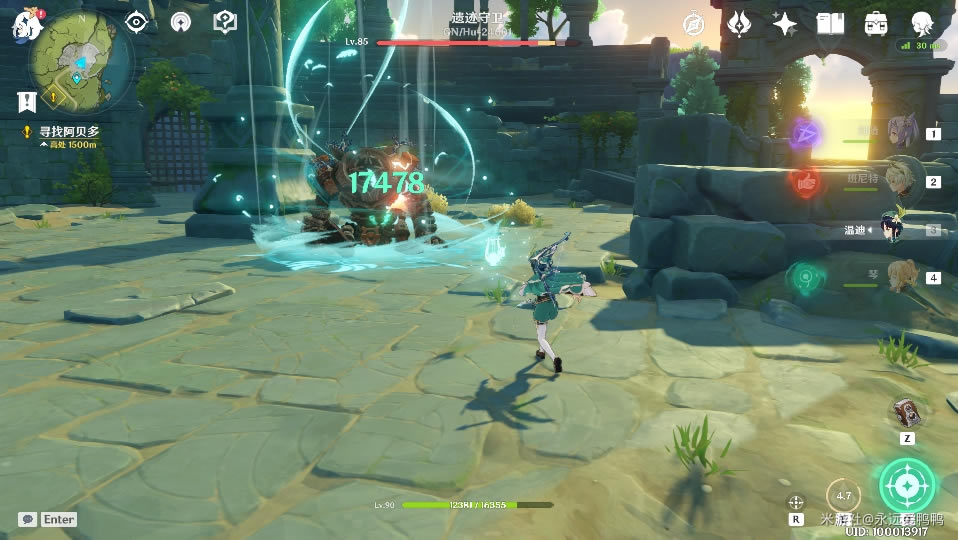Open the Paimon menu icon
958x540 pixels.
(x=24, y=24)
